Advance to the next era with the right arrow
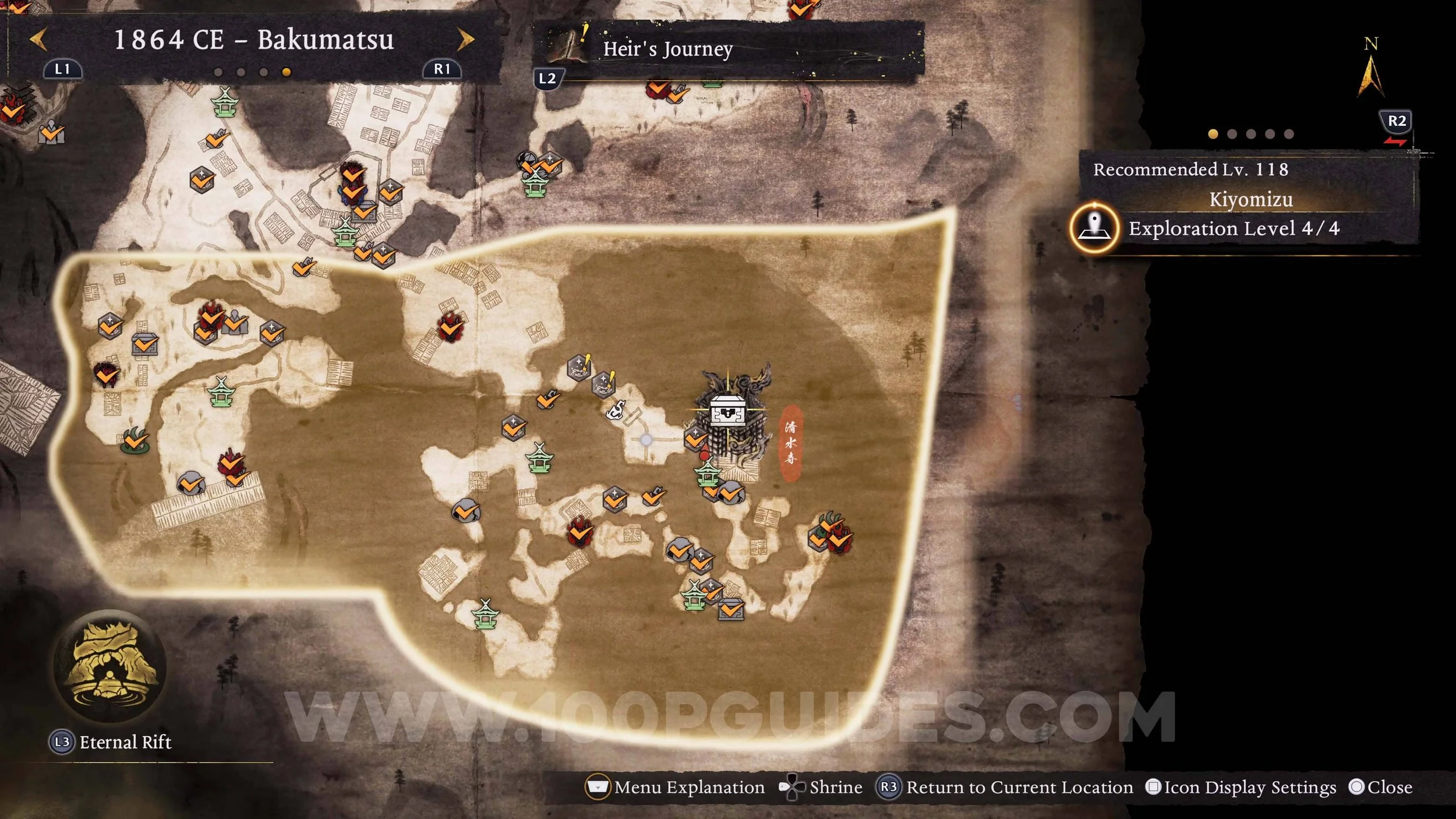This screenshot has height=819, width=1456. 465,40
